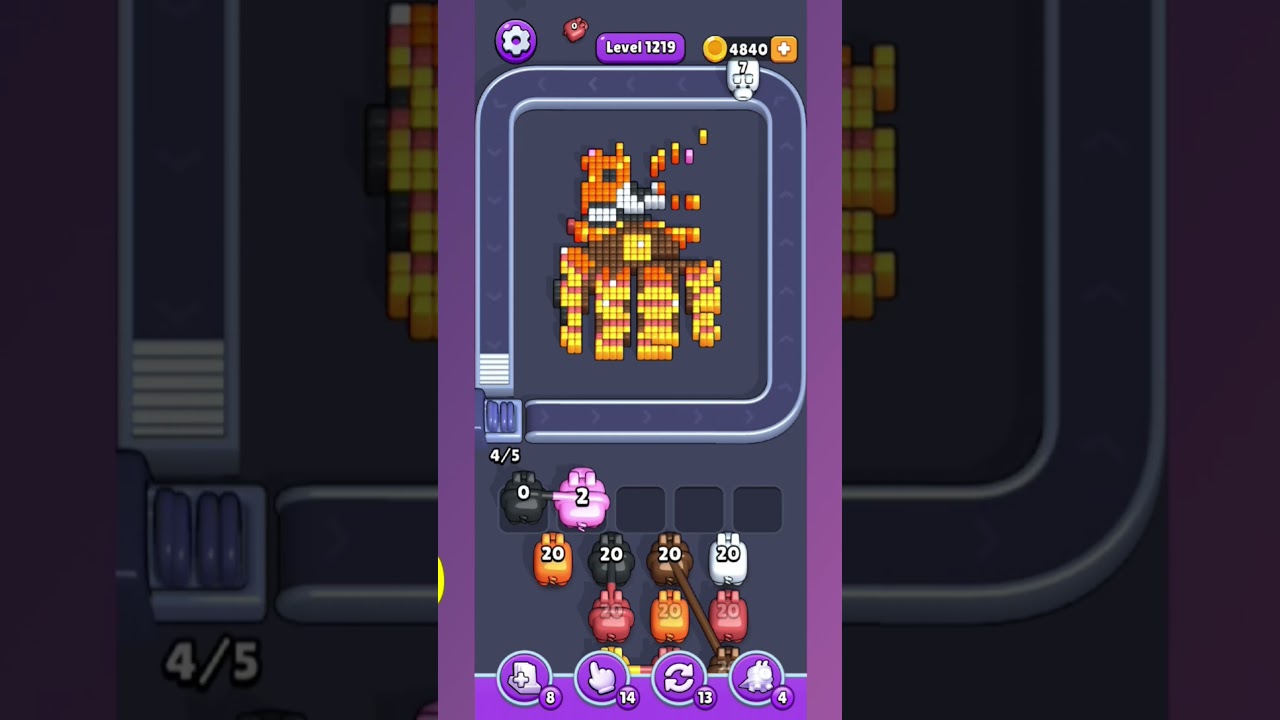Activate the hand tap booster showing 14
This screenshot has width=1280, height=720.
(x=601, y=678)
